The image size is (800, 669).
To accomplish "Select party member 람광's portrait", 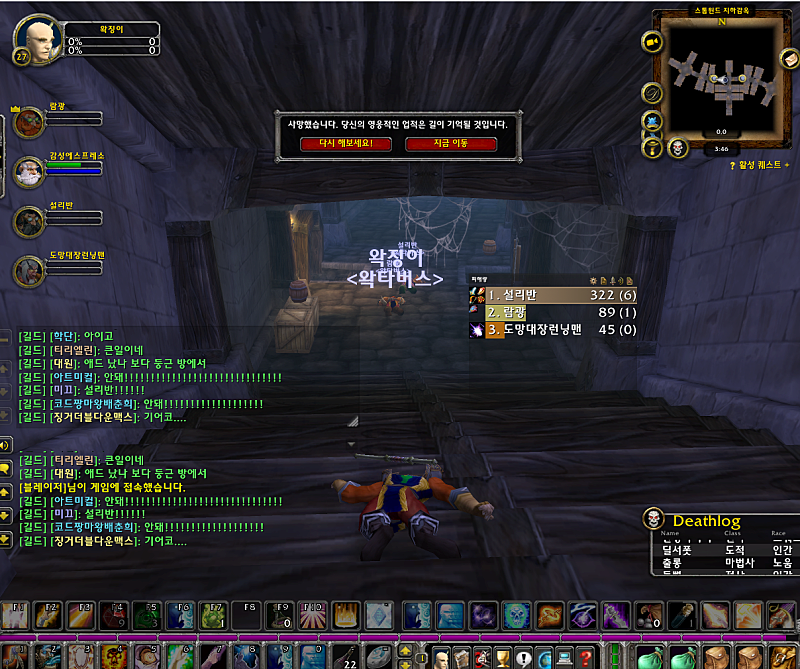I will [28, 123].
